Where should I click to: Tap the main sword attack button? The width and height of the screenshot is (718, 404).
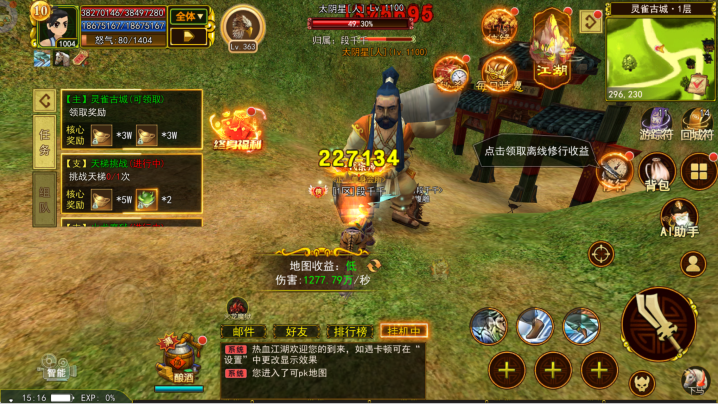coord(658,324)
